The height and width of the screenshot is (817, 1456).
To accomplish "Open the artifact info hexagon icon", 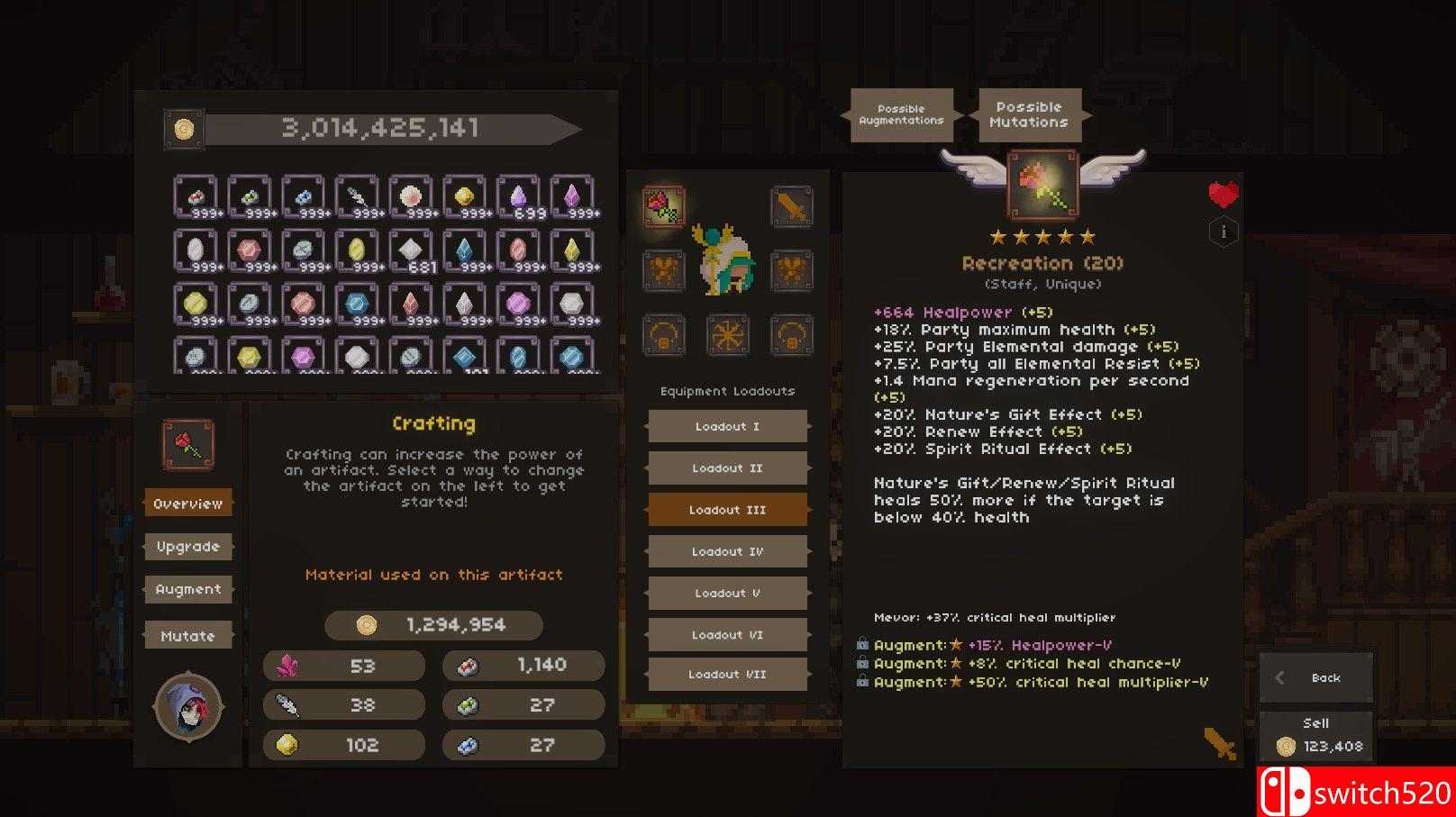I will tap(1223, 232).
